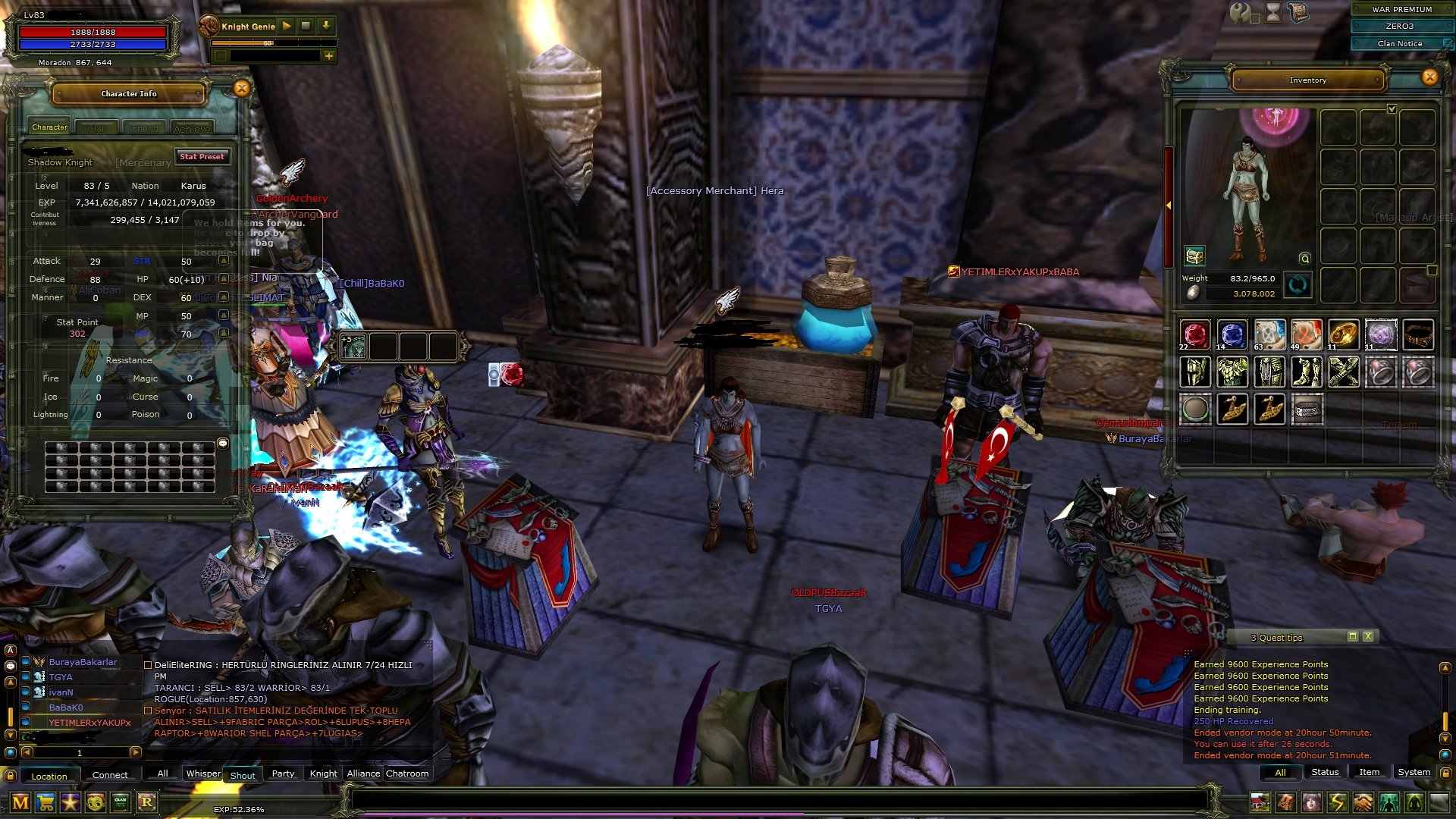Show the Item log tab
This screenshot has width=1456, height=819.
[x=1369, y=772]
